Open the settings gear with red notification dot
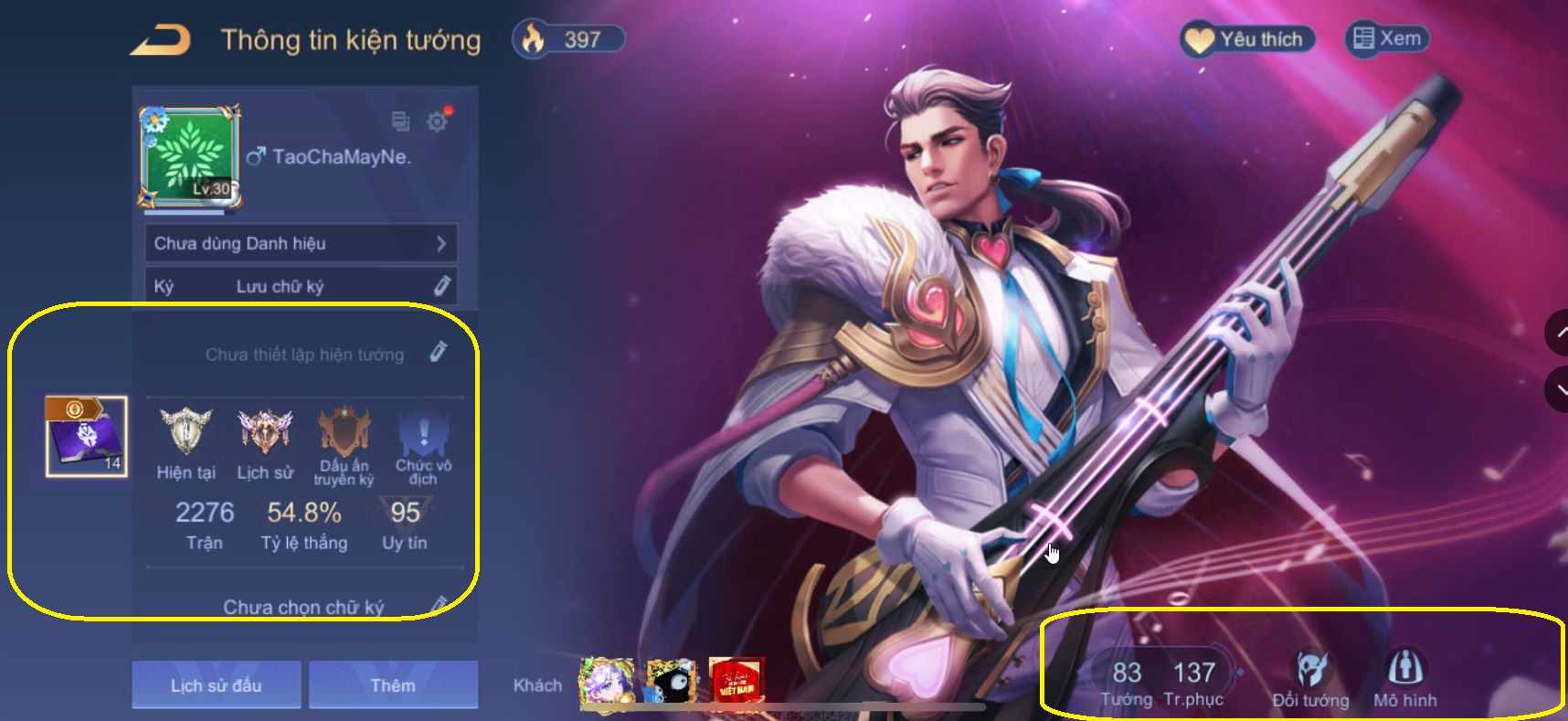Viewport: 1568px width, 721px height. point(437,122)
